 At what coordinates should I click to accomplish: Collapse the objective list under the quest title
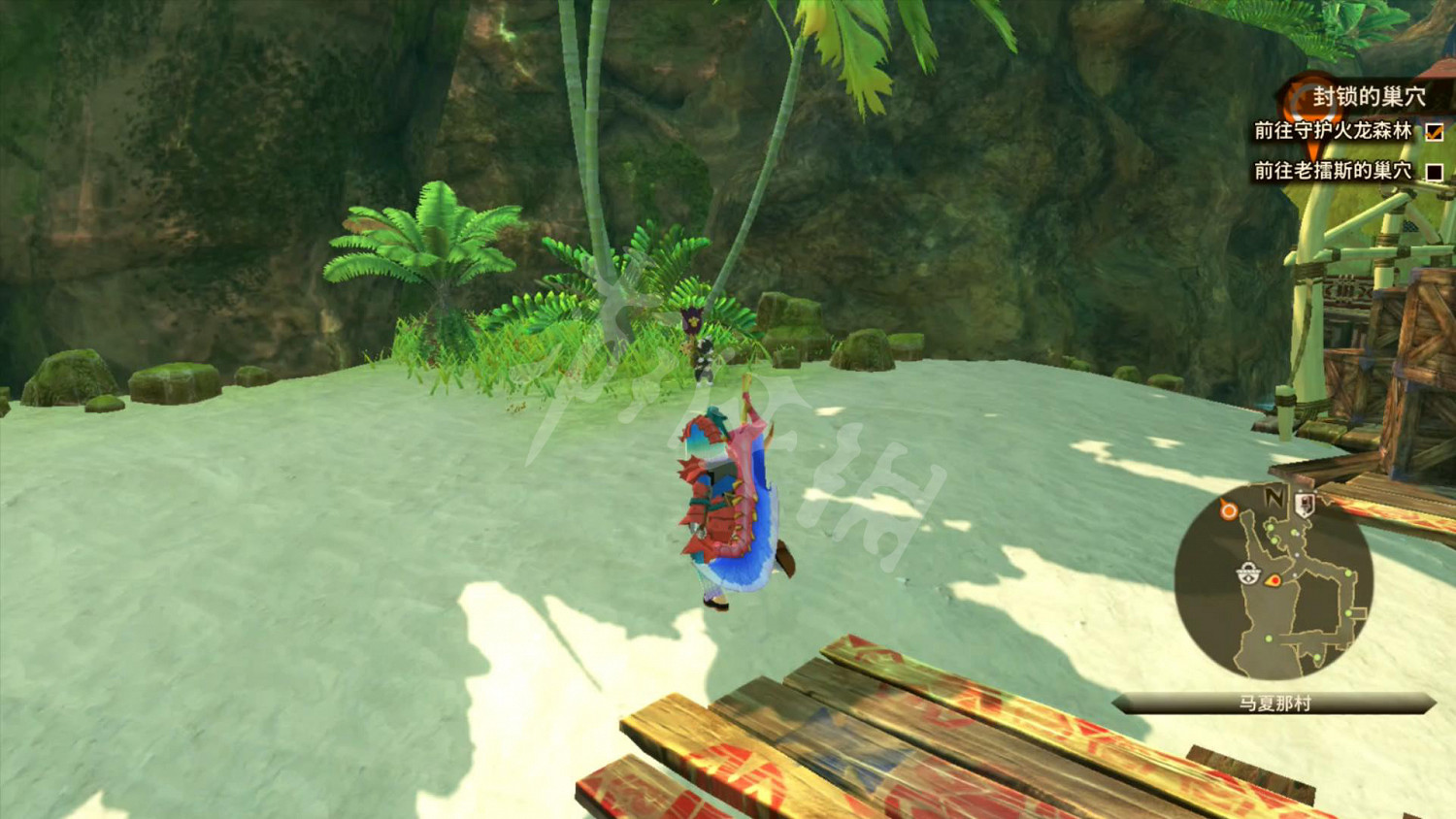(1371, 97)
